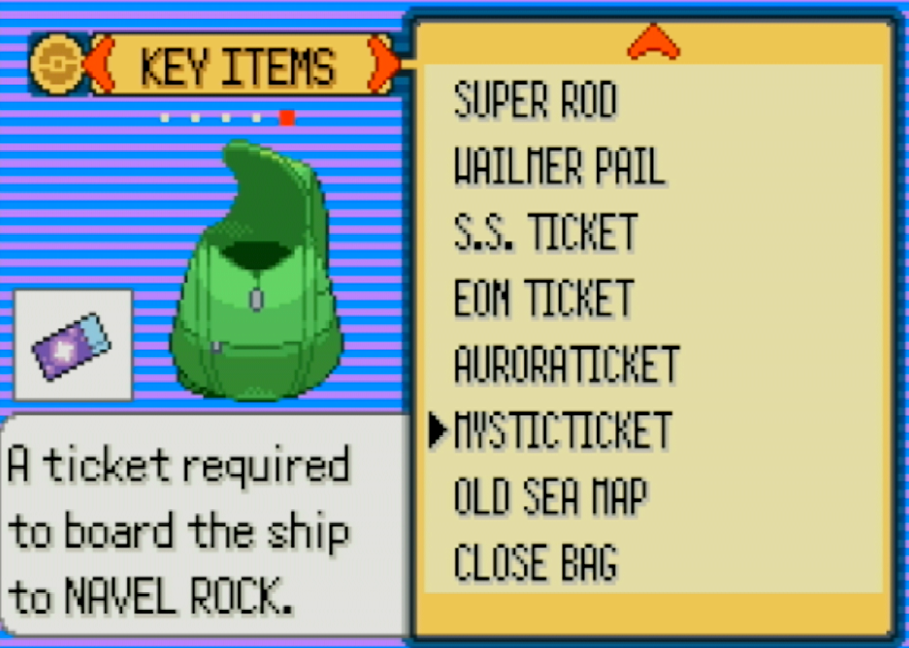Screen dimensions: 909x648
Task: Choose the highlighted MYSTICTICKET item
Action: pos(562,430)
